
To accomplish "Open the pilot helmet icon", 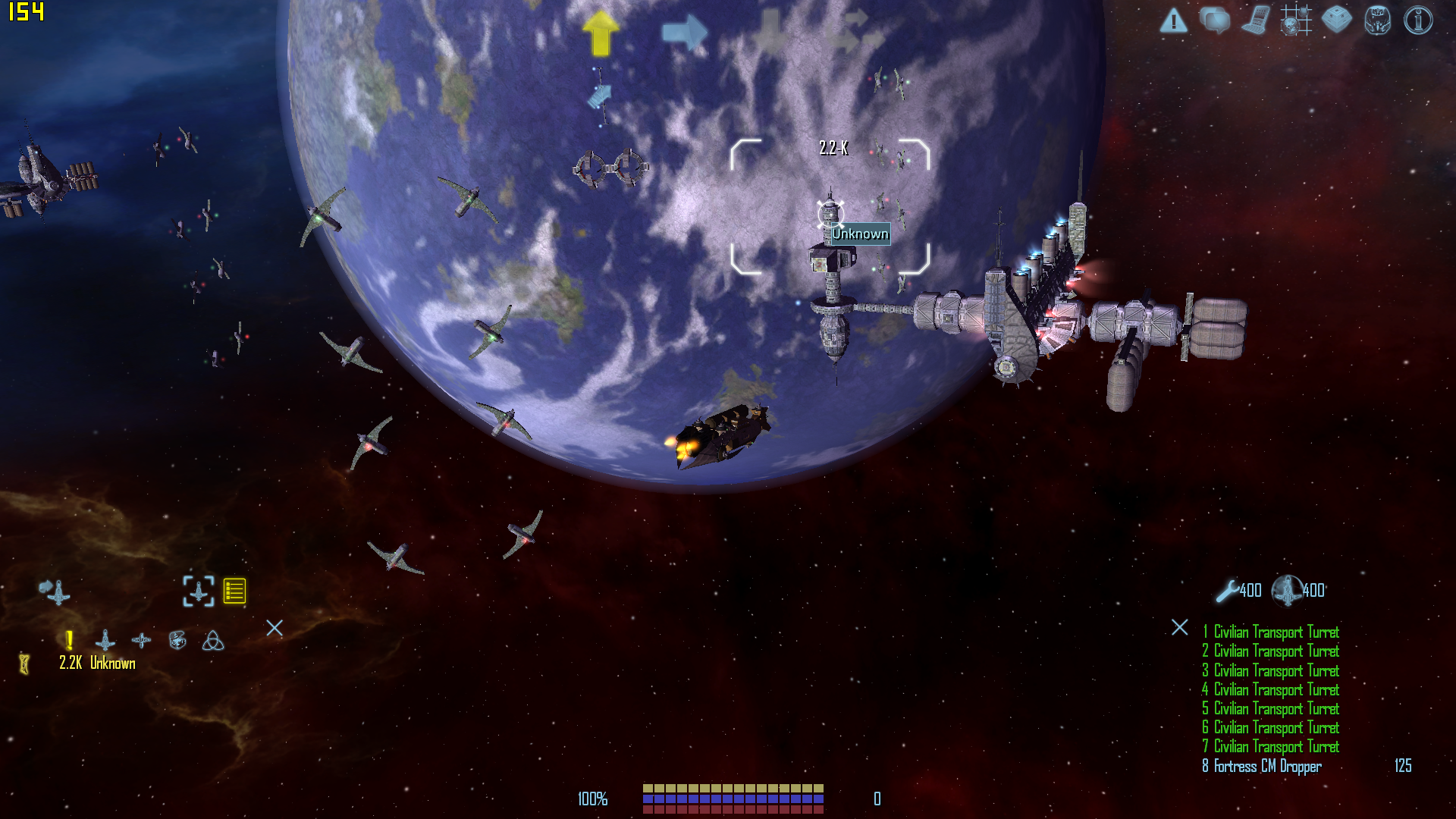I will pos(1377,20).
